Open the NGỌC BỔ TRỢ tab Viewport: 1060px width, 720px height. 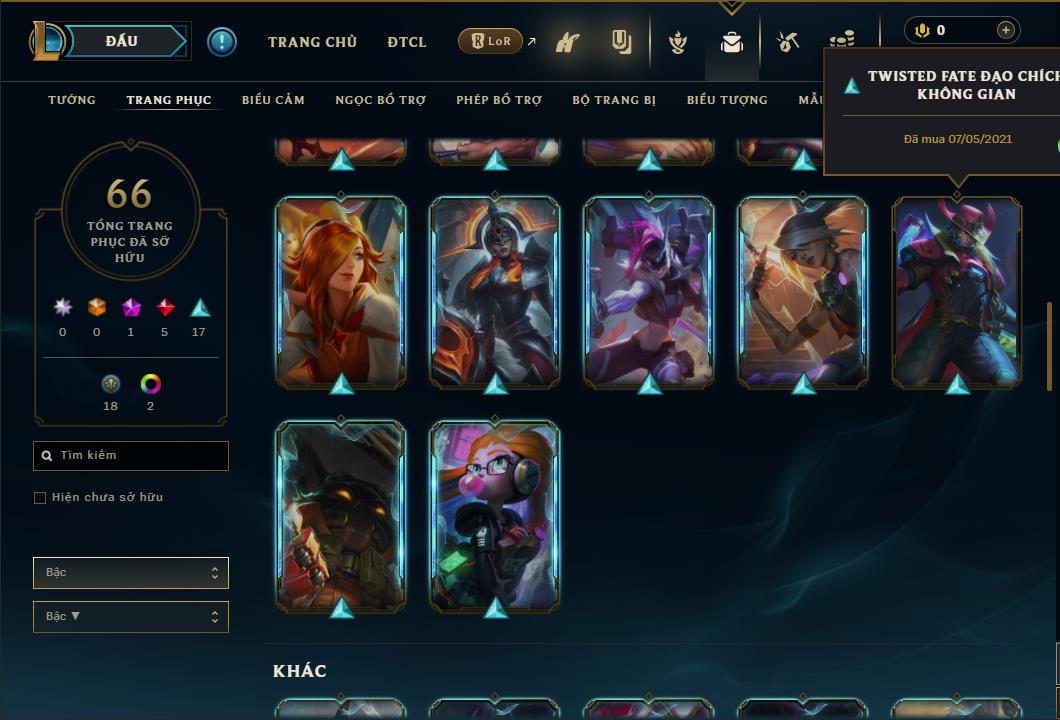tap(380, 100)
